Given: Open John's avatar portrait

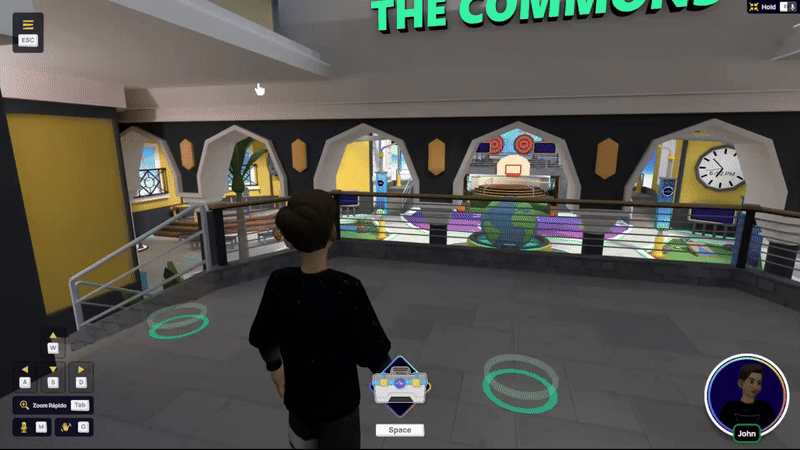Looking at the screenshot, I should (x=746, y=393).
